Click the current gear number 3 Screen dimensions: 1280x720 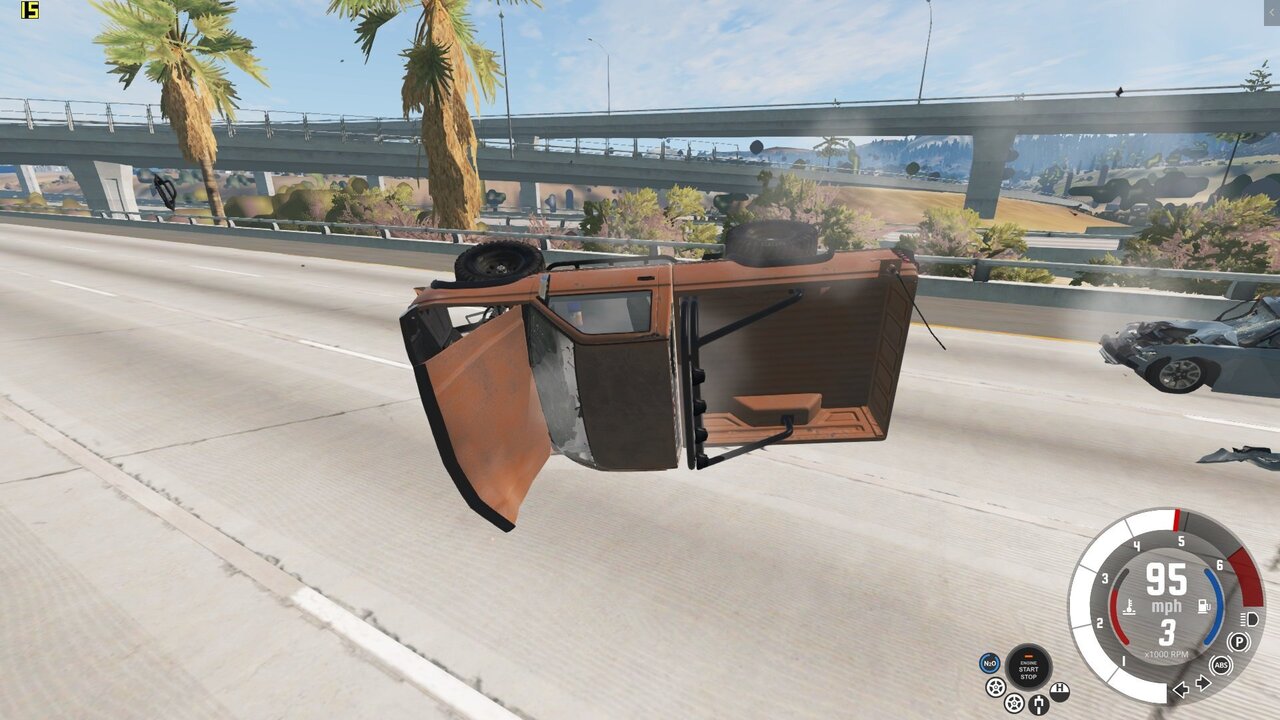coord(1165,630)
